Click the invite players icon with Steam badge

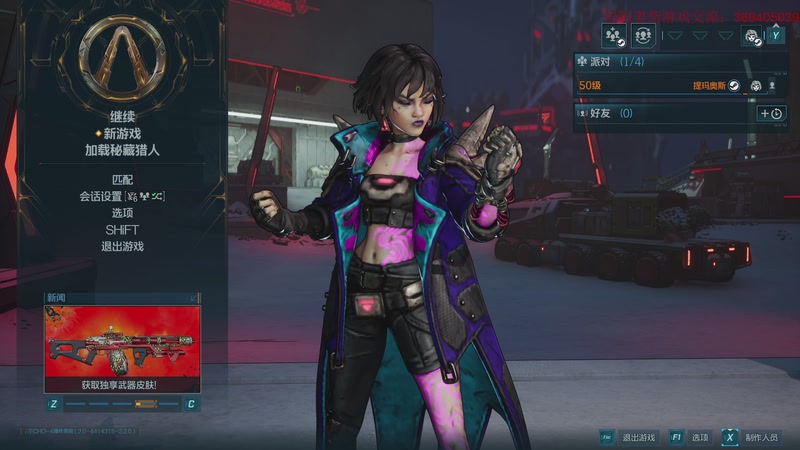(613, 36)
